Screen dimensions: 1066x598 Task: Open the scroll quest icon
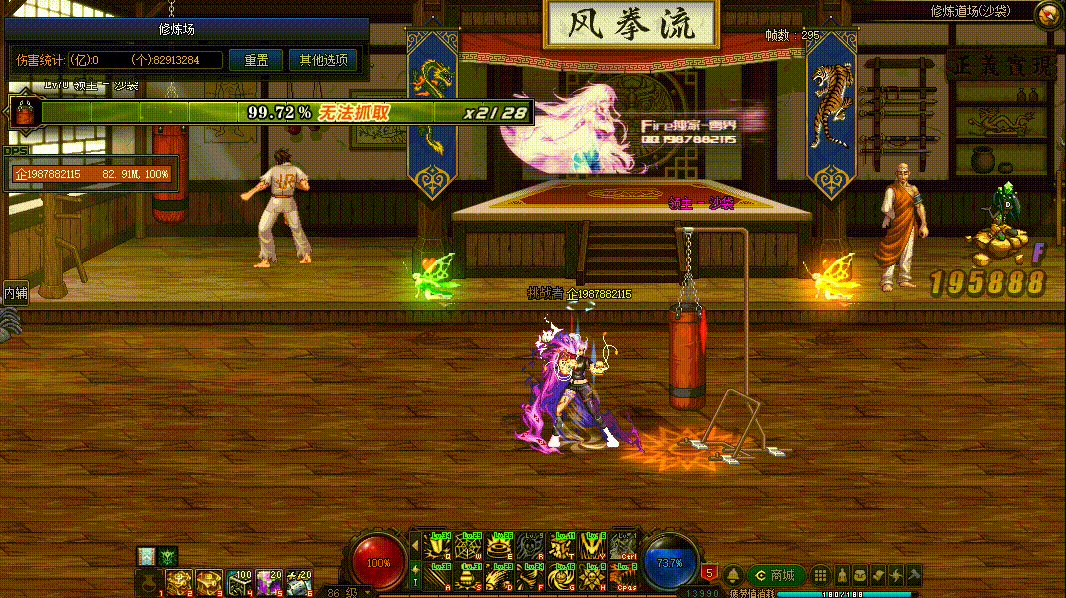878,575
